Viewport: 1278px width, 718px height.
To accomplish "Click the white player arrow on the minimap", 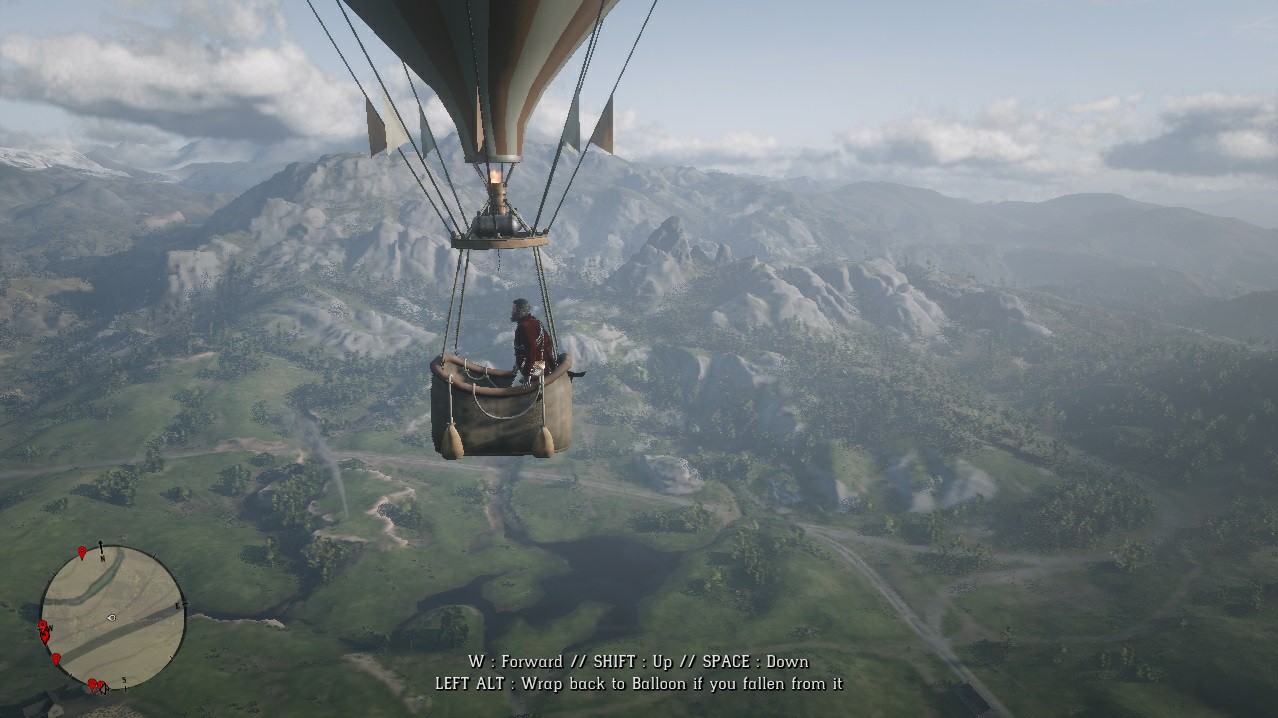I will click(111, 618).
